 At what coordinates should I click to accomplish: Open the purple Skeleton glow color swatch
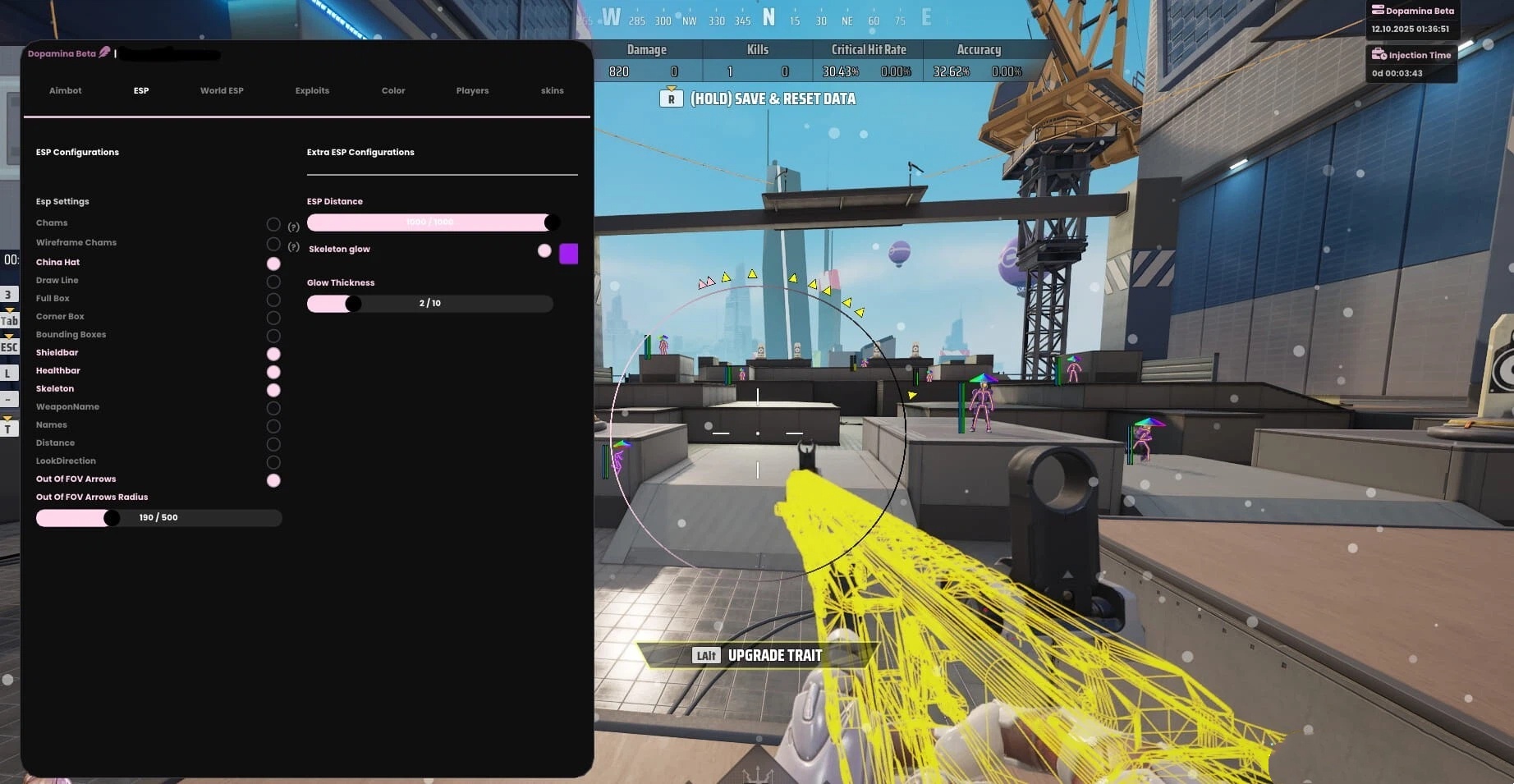tap(568, 254)
